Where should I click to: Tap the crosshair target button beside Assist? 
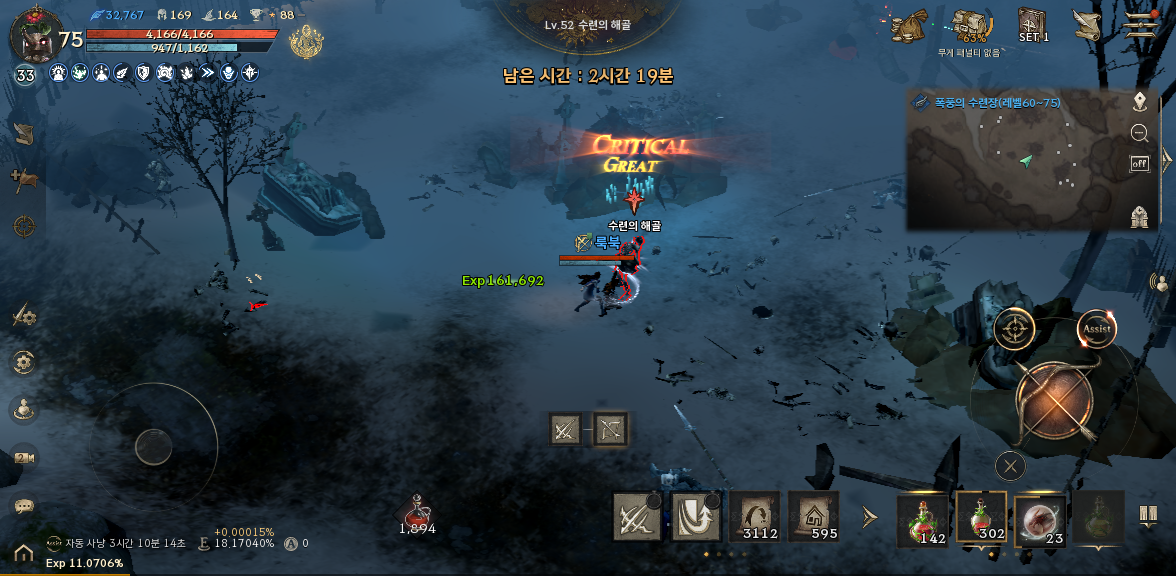tap(1014, 329)
